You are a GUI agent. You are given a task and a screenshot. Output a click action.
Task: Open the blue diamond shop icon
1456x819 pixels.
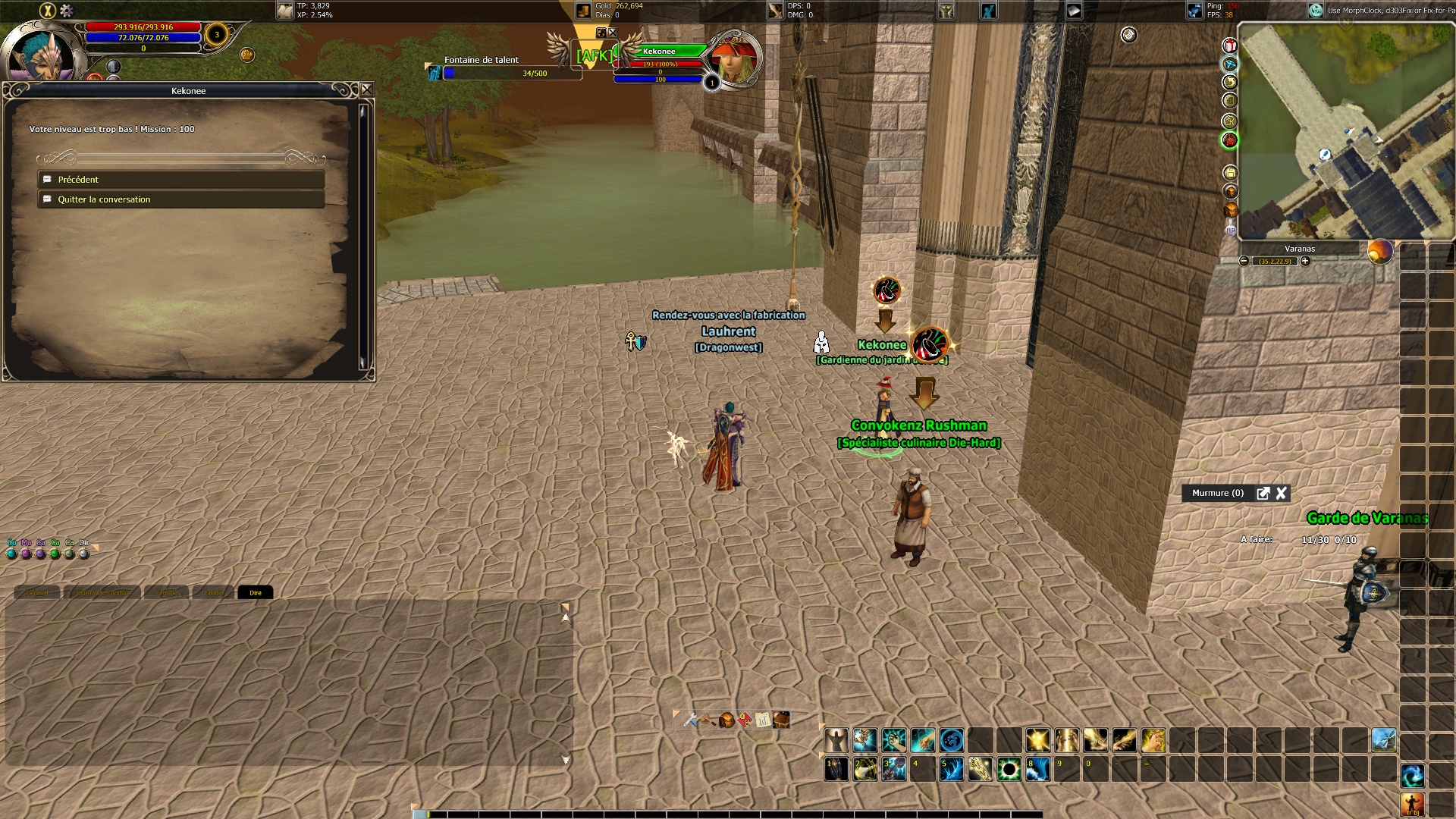[x=1230, y=64]
